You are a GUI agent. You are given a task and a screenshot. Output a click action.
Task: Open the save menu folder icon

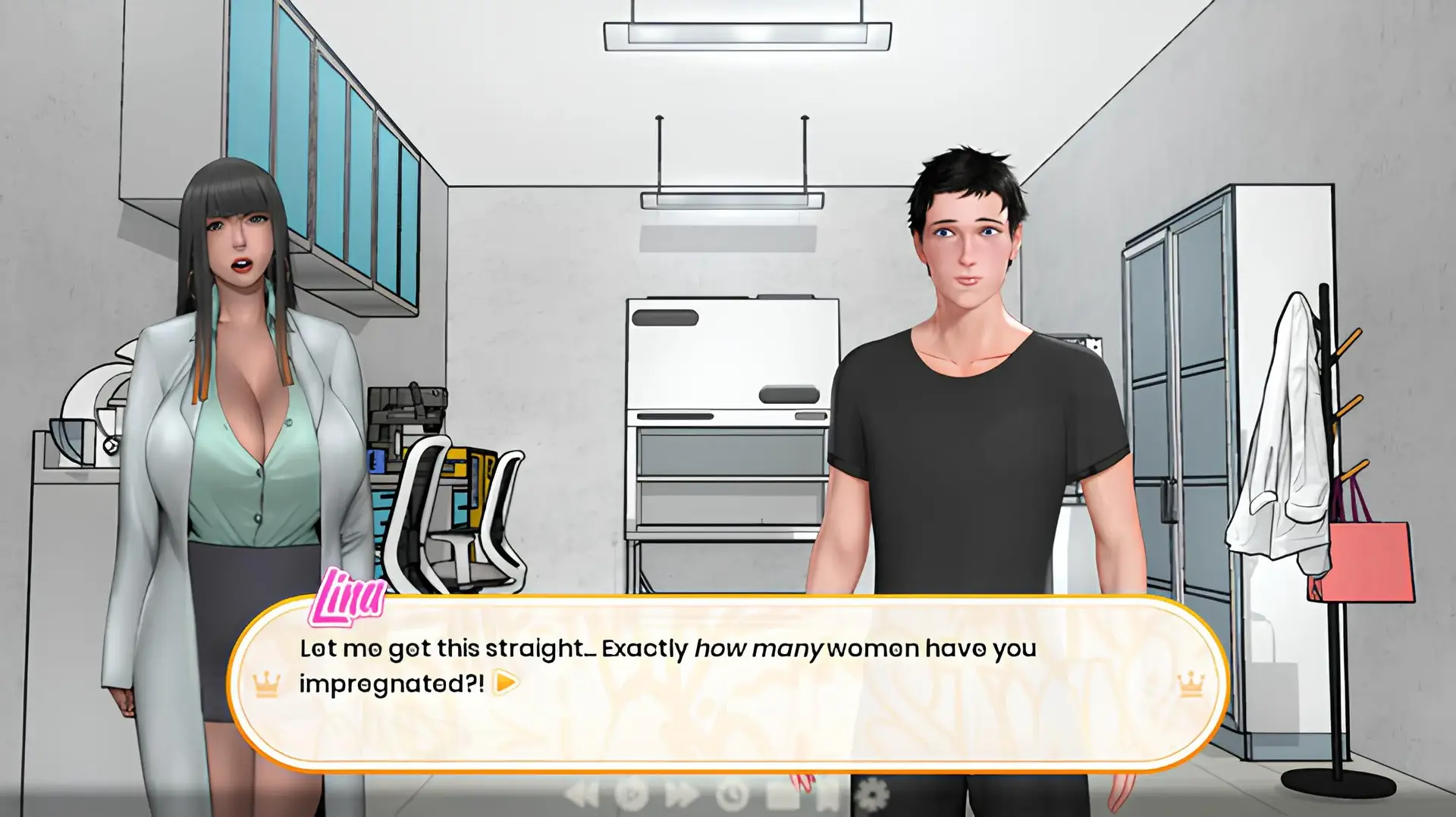point(782,795)
